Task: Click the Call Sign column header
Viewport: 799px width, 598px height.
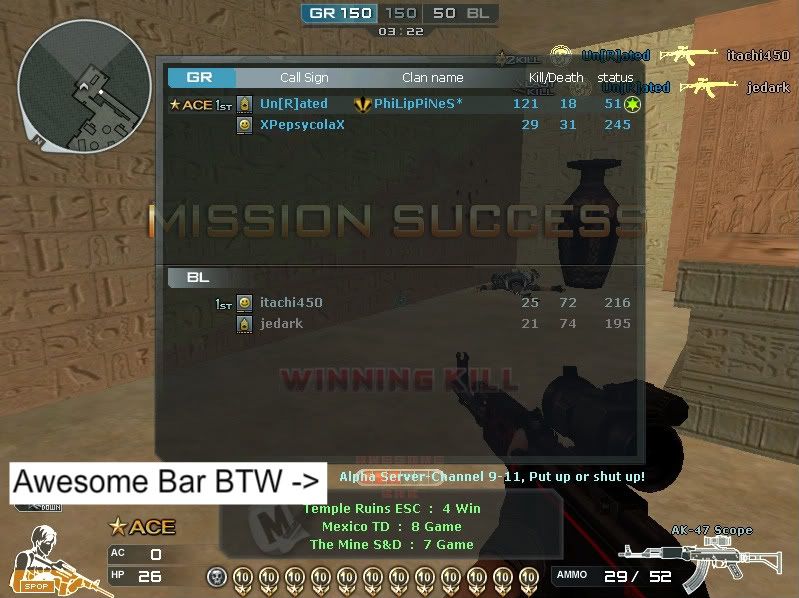Action: (304, 77)
